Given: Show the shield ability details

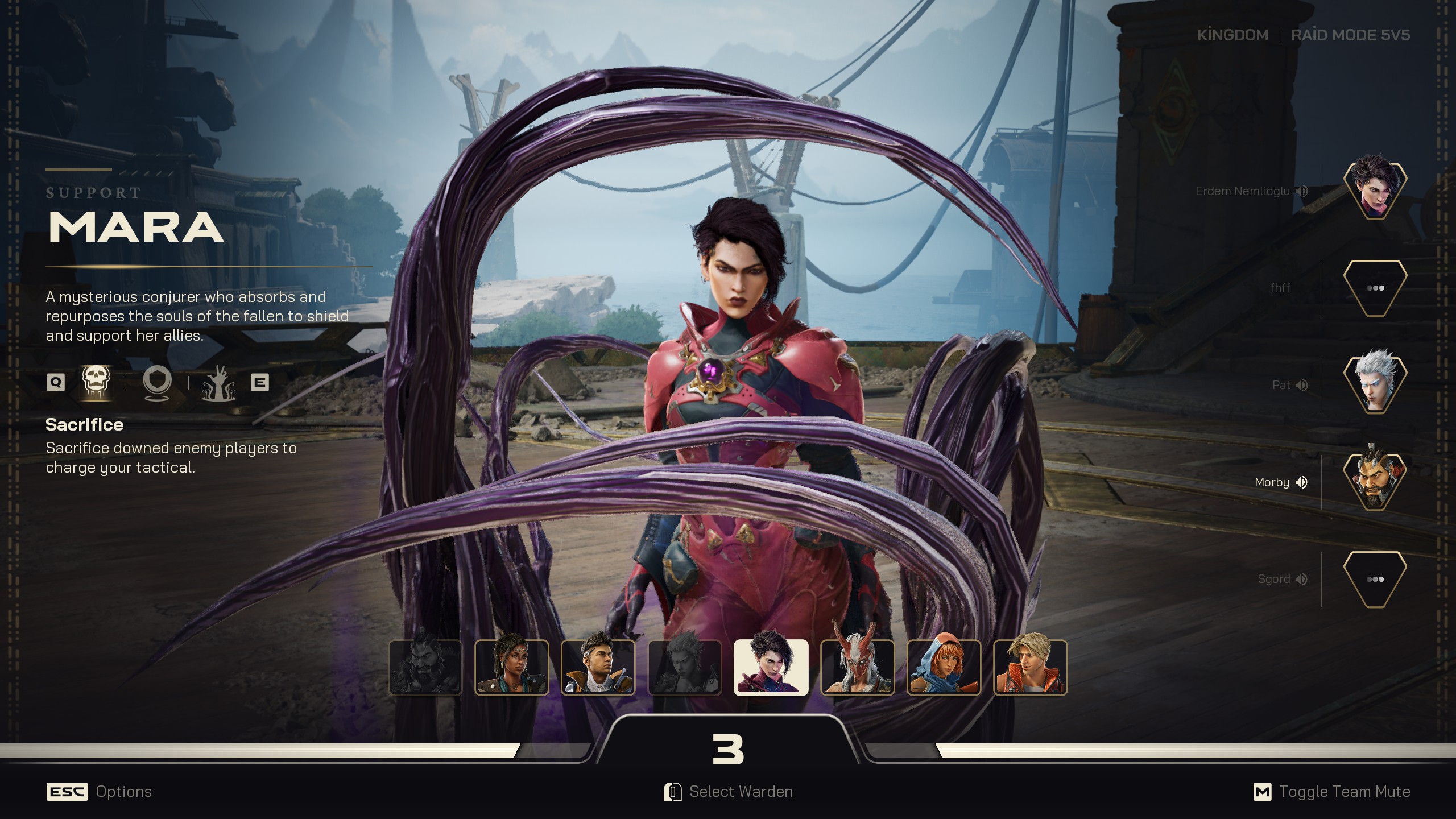Looking at the screenshot, I should [x=157, y=382].
